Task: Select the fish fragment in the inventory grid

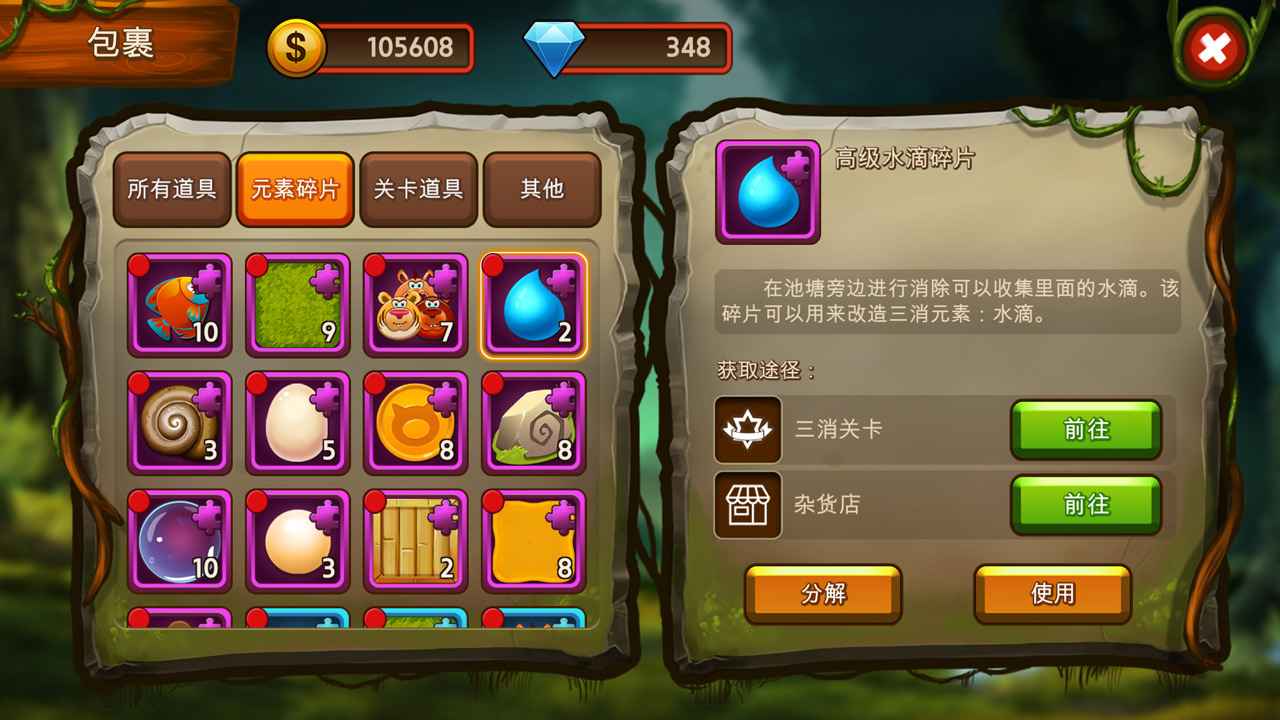Action: (179, 303)
